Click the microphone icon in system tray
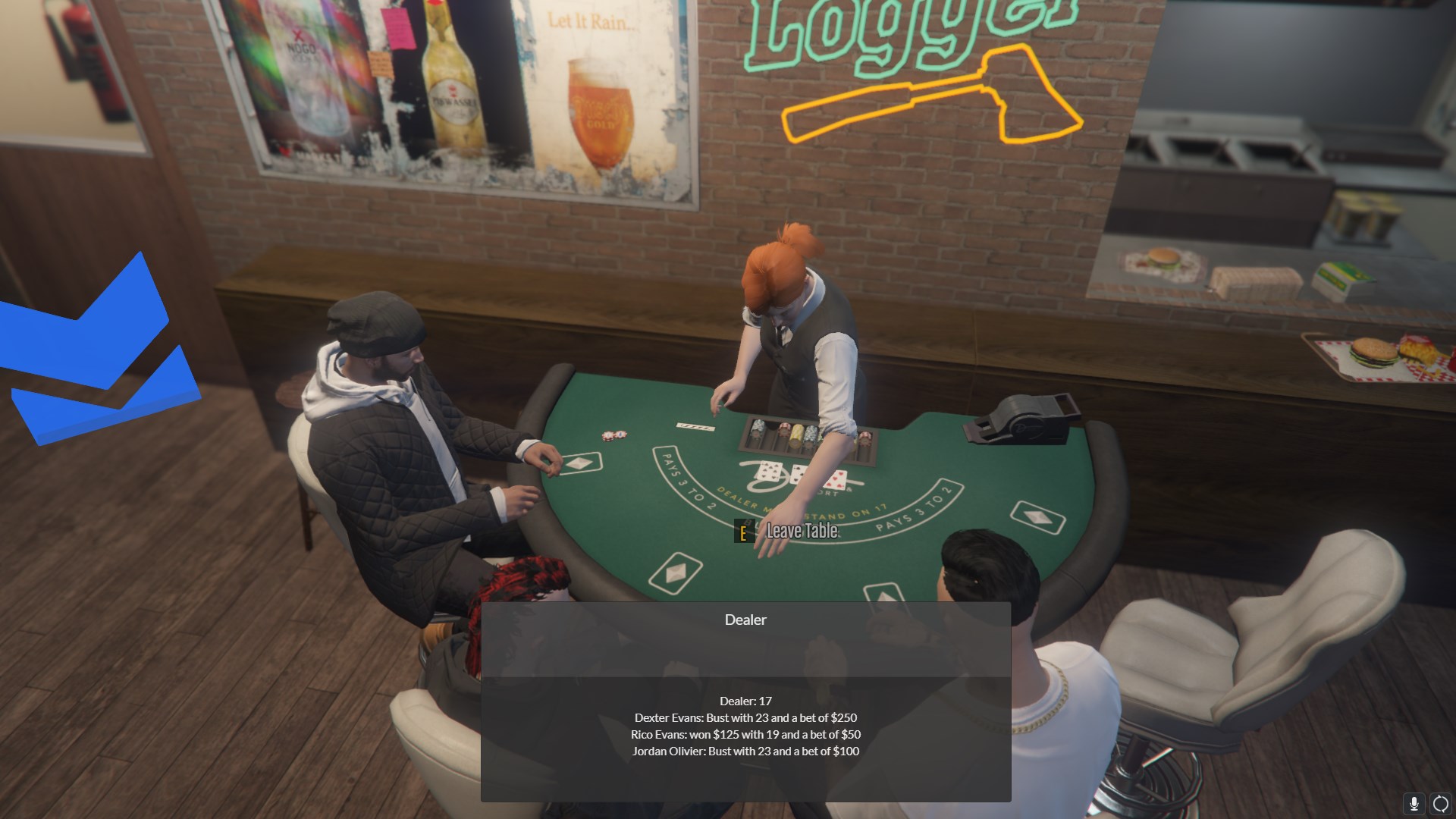Image resolution: width=1456 pixels, height=819 pixels. click(1414, 804)
